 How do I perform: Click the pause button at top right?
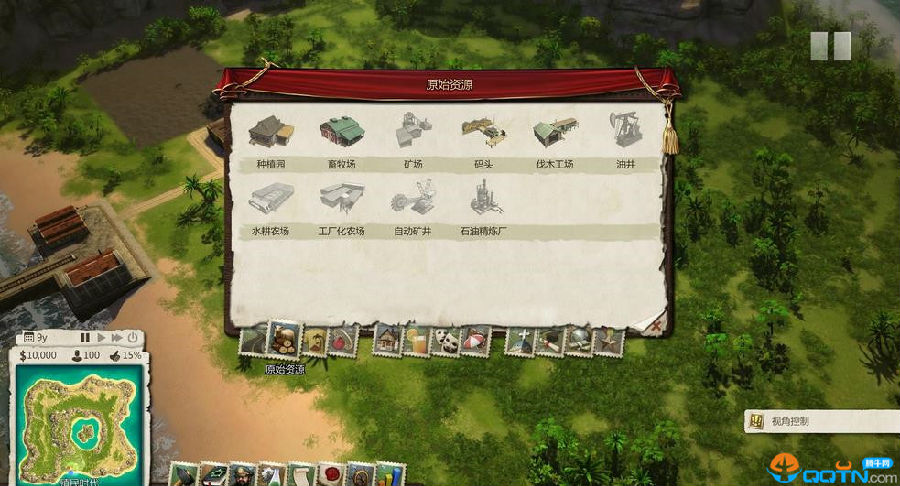pyautogui.click(x=830, y=45)
